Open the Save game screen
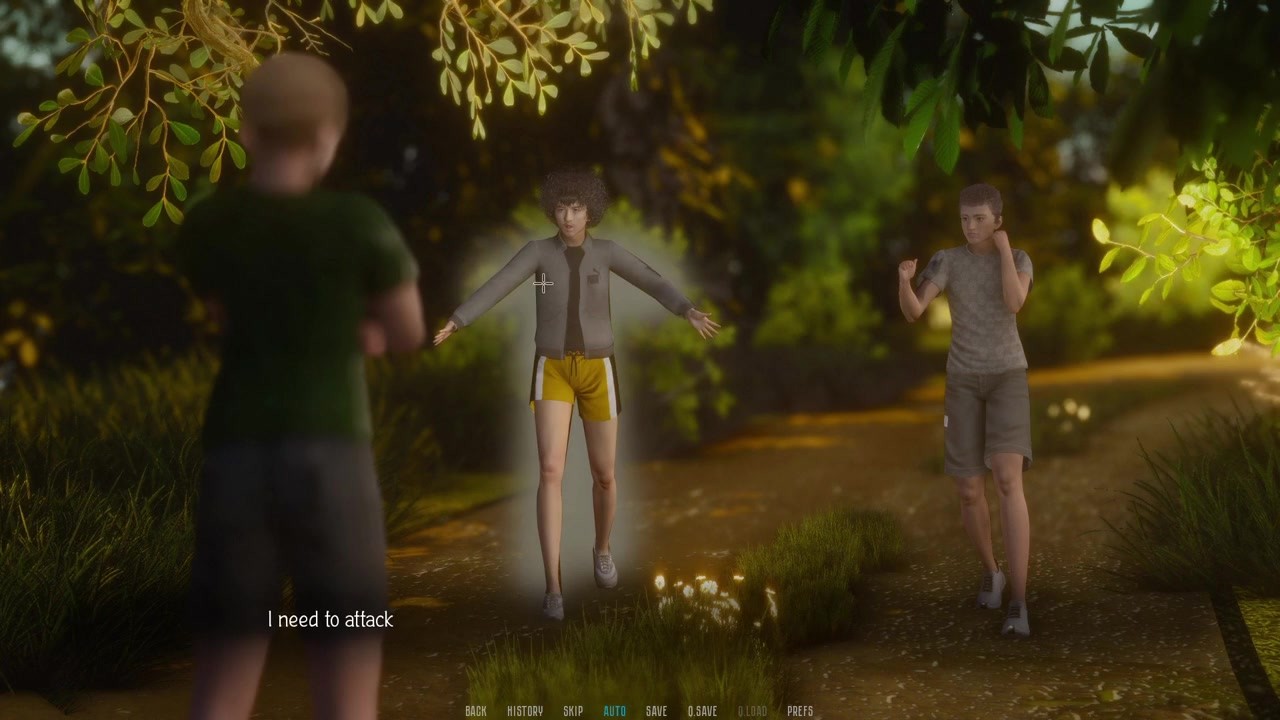 pyautogui.click(x=656, y=711)
